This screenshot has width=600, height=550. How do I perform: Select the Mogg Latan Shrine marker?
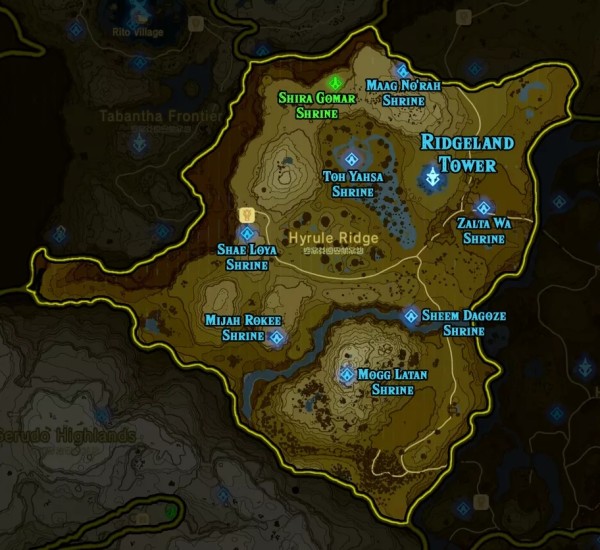pyautogui.click(x=347, y=375)
